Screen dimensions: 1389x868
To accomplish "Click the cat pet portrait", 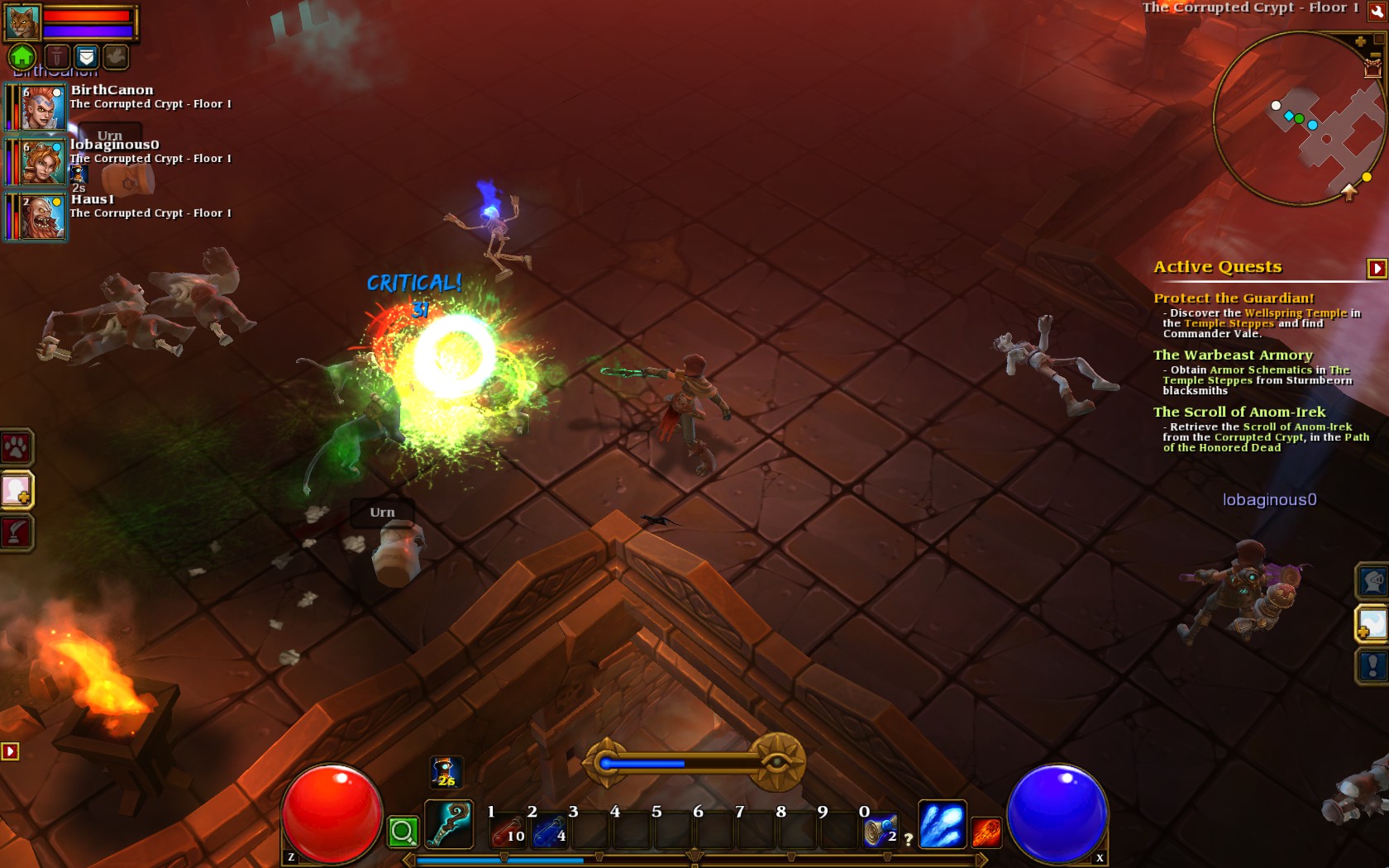I will (x=22, y=21).
